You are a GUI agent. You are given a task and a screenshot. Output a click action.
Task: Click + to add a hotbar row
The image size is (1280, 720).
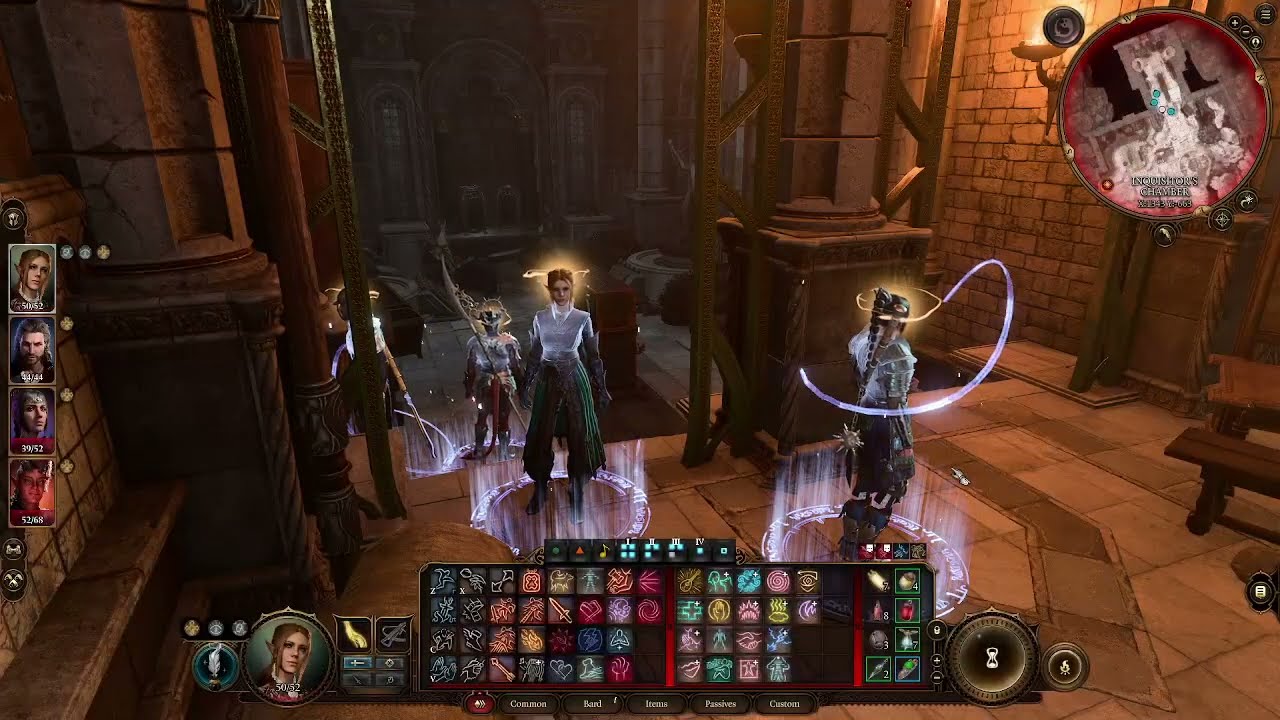coord(938,658)
